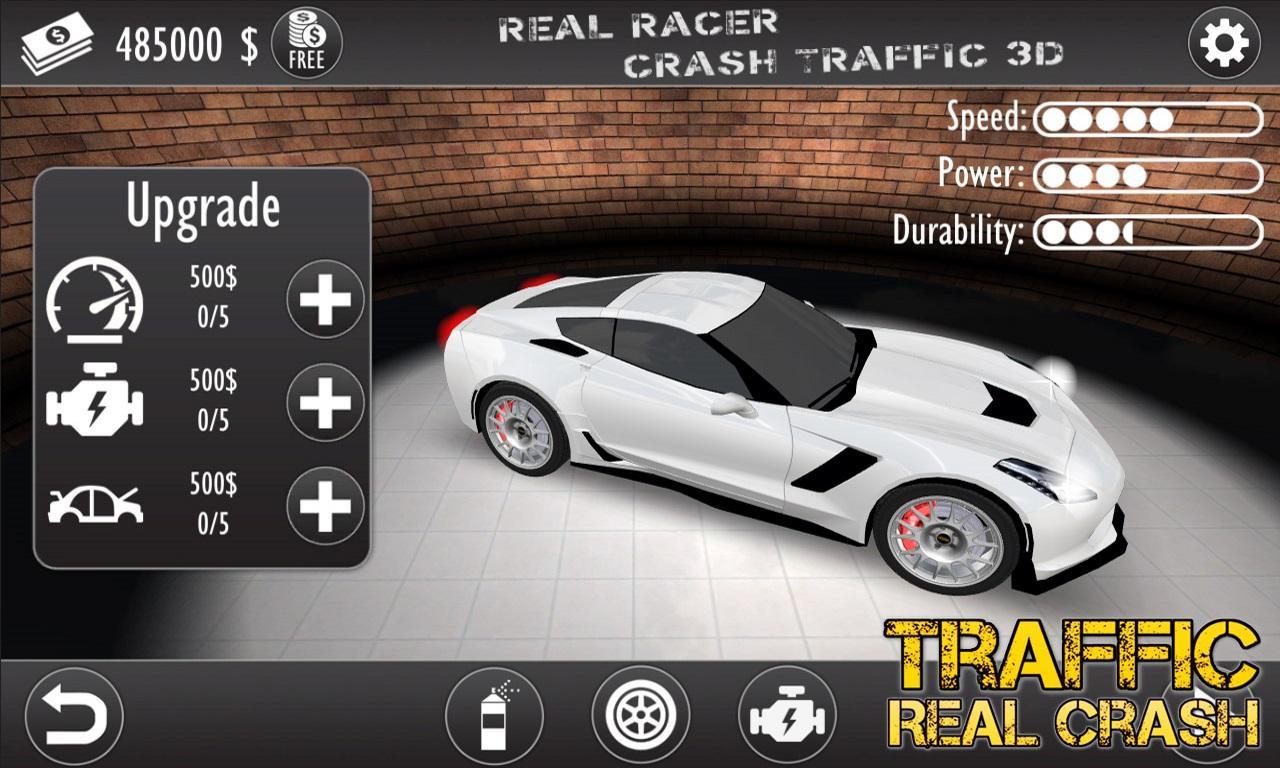Open the wheel customization menu
1280x768 pixels.
point(639,712)
